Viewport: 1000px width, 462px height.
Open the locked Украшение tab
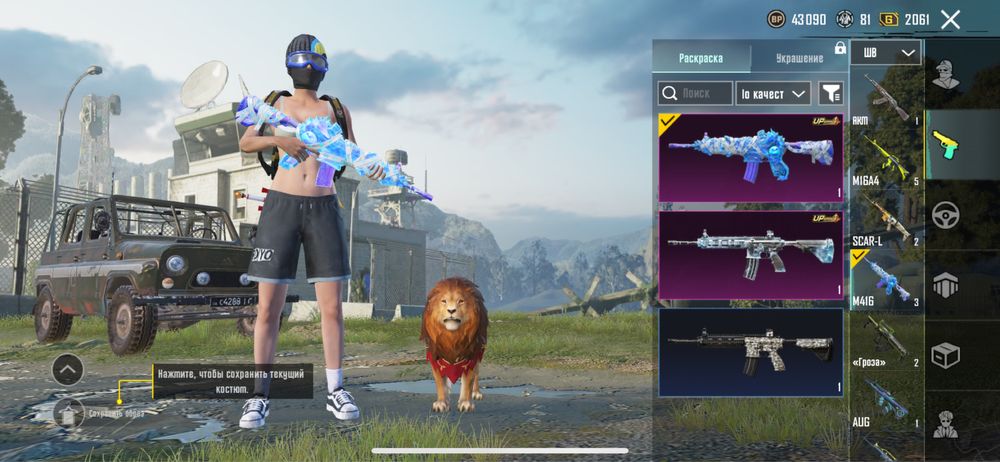(x=799, y=58)
